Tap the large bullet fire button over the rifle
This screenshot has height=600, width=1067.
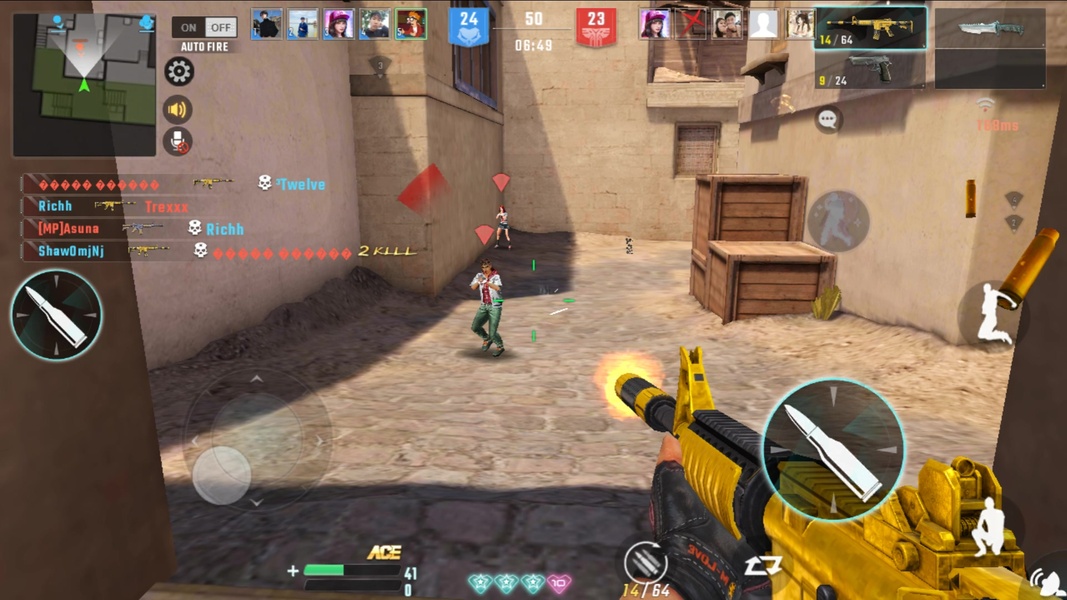pos(833,450)
